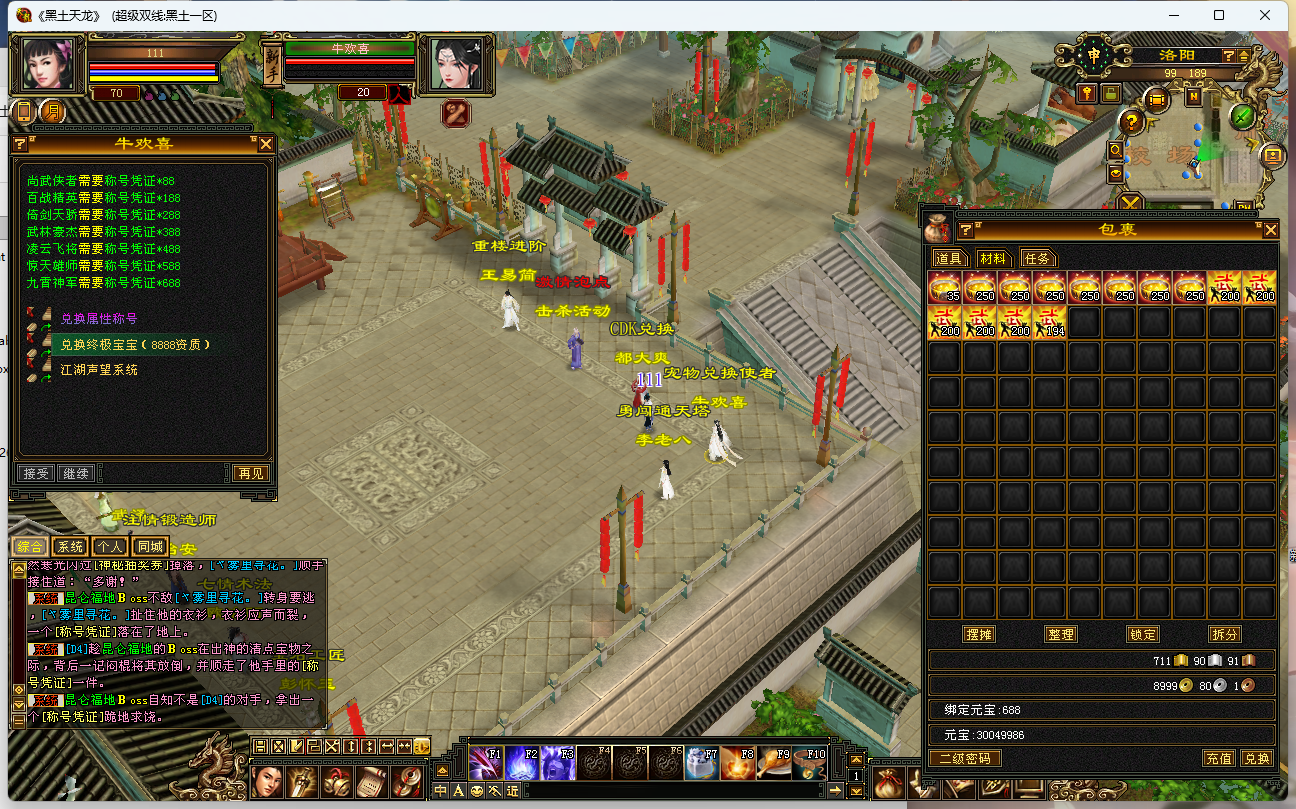
Task: Sort the bag with 整理
Action: [1059, 634]
